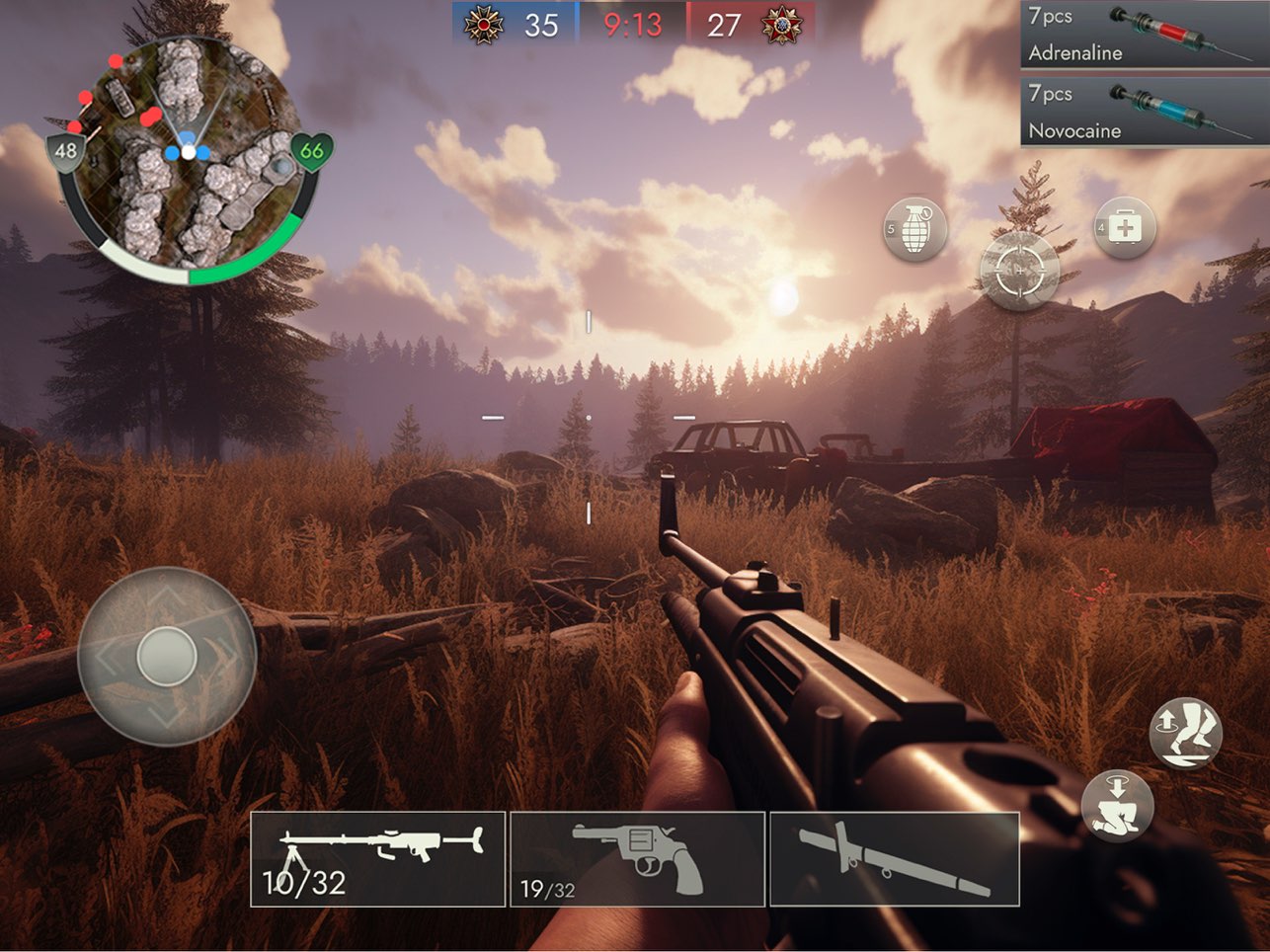Touch the virtual movement joystick
This screenshot has width=1270, height=952.
pos(167,656)
